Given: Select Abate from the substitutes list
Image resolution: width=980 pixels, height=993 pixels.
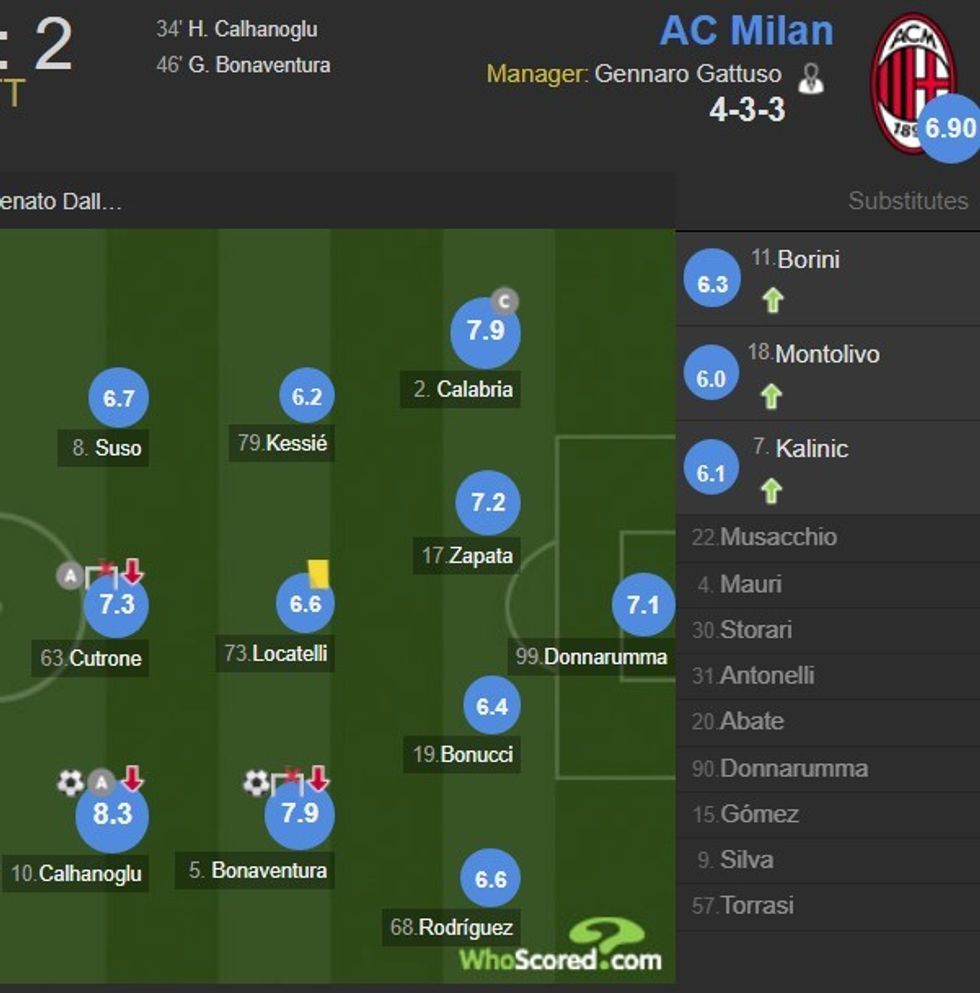Looking at the screenshot, I should [x=751, y=721].
